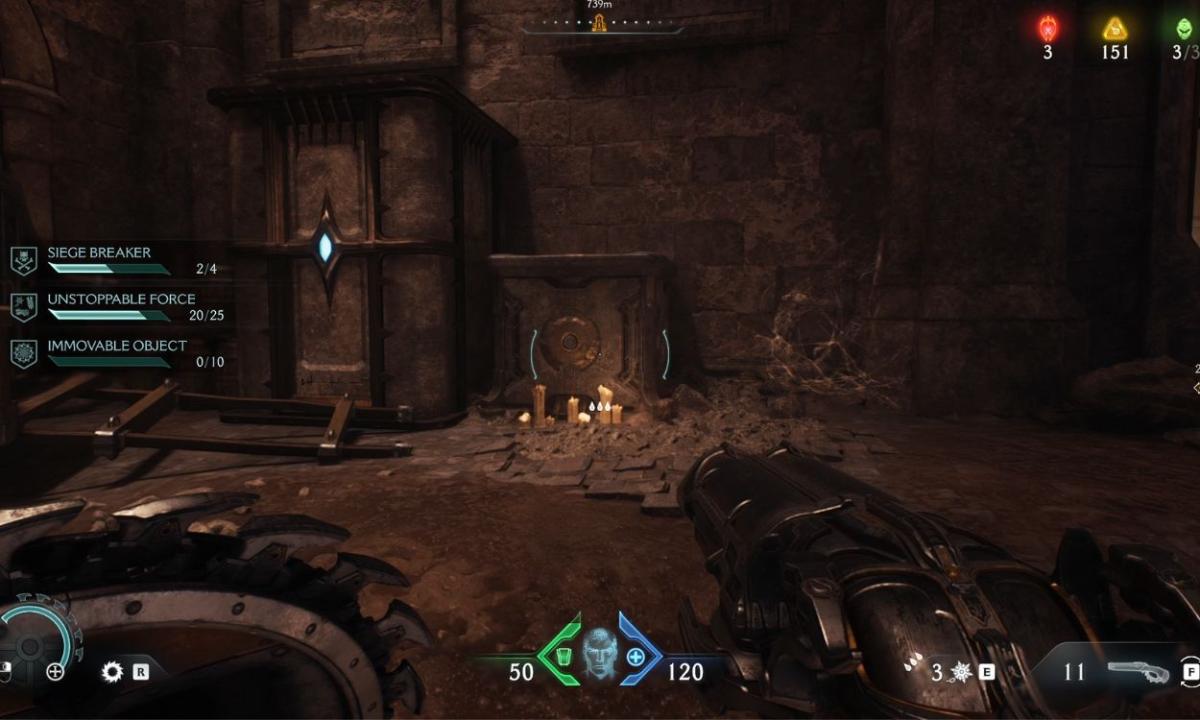Select the yellow triangle currency icon
The height and width of the screenshot is (720, 1200).
pyautogui.click(x=1115, y=29)
